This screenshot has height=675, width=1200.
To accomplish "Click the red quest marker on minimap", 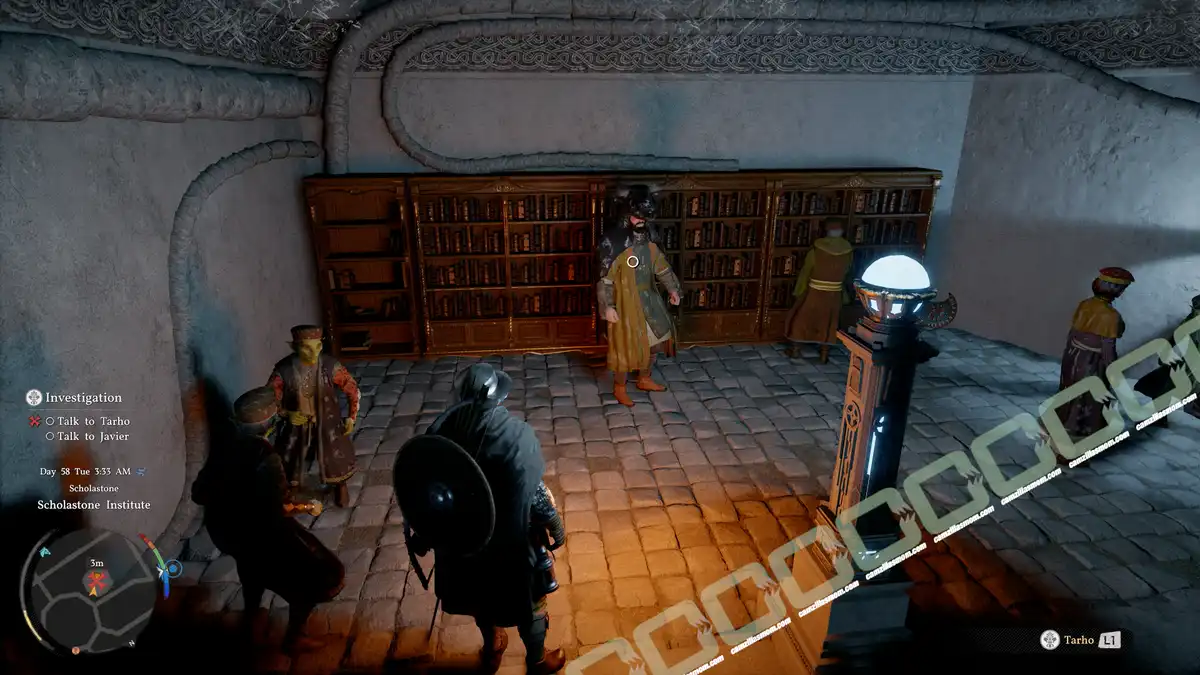I will coord(96,579).
